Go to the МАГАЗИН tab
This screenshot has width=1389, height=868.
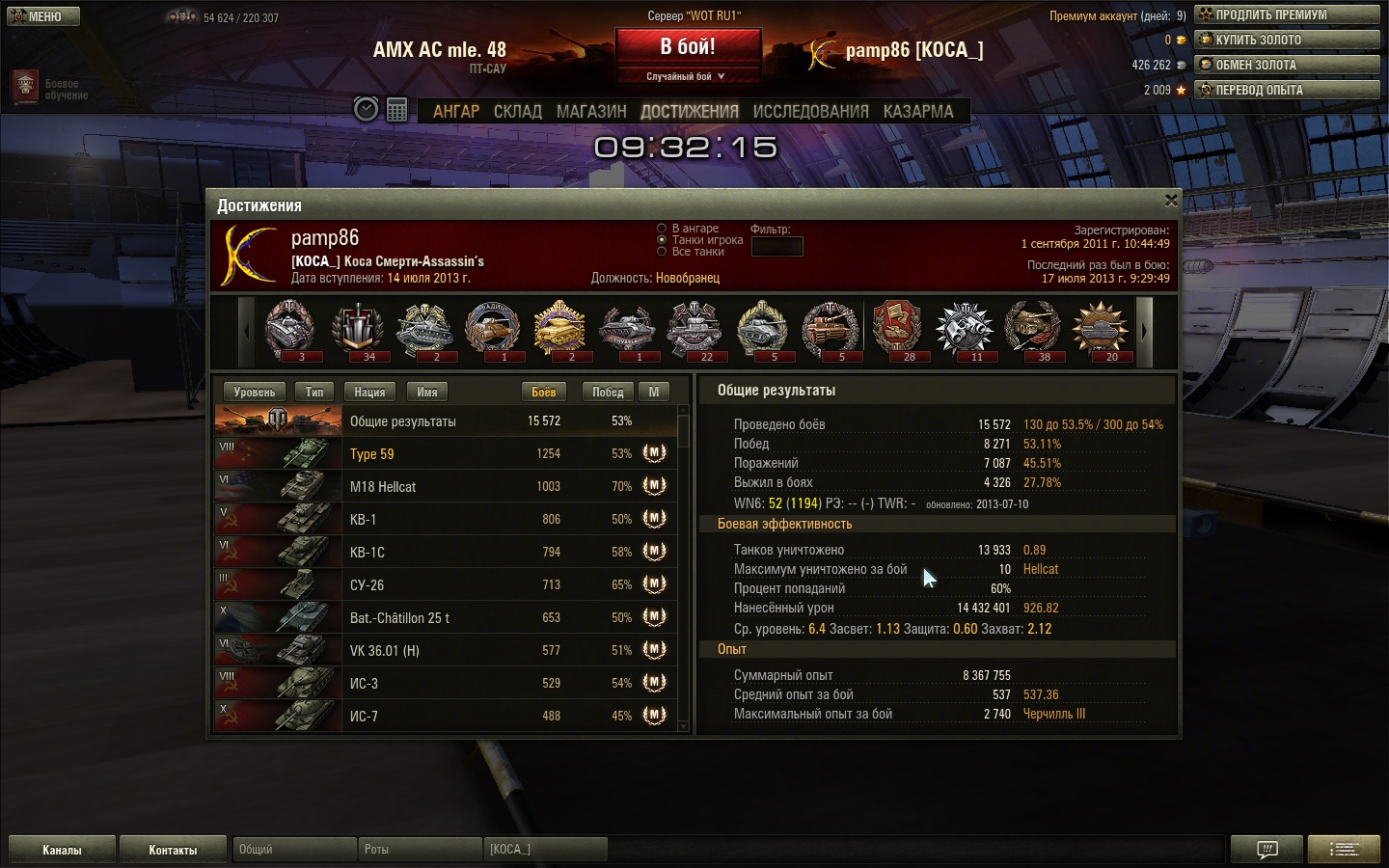(x=591, y=112)
